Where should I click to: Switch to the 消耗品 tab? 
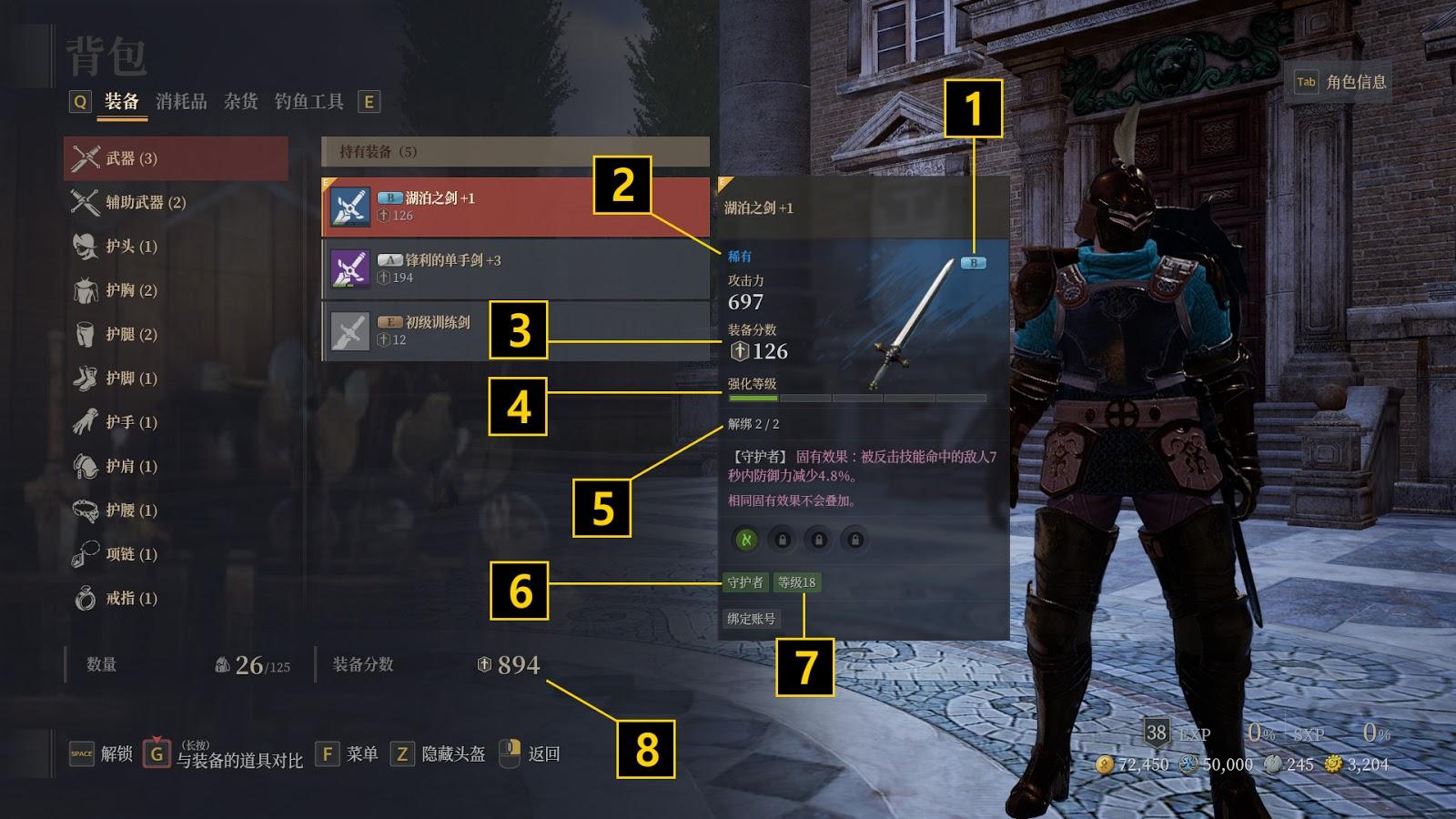[181, 101]
